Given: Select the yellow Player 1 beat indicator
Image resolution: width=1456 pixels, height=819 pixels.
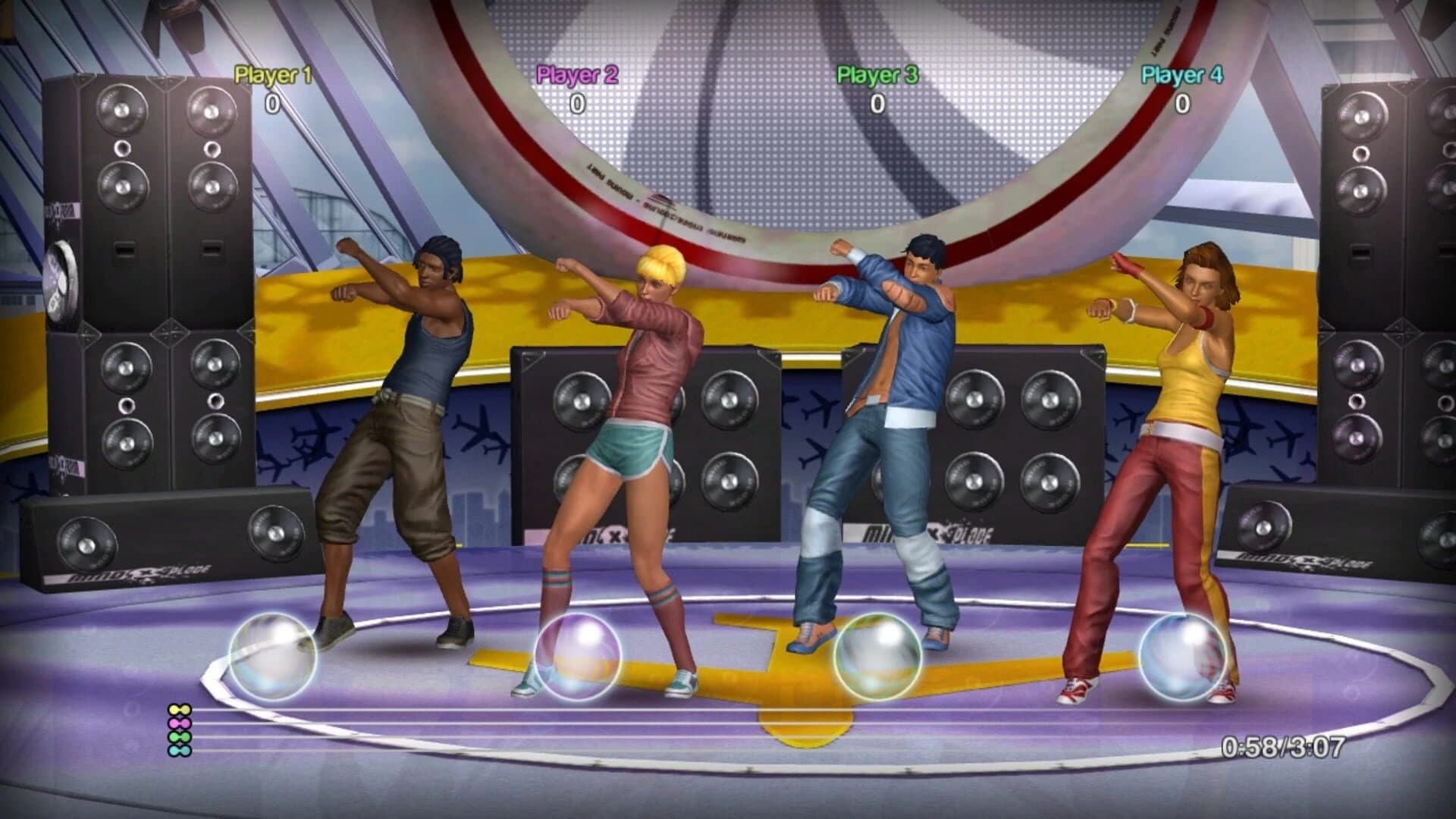Looking at the screenshot, I should pyautogui.click(x=180, y=709).
